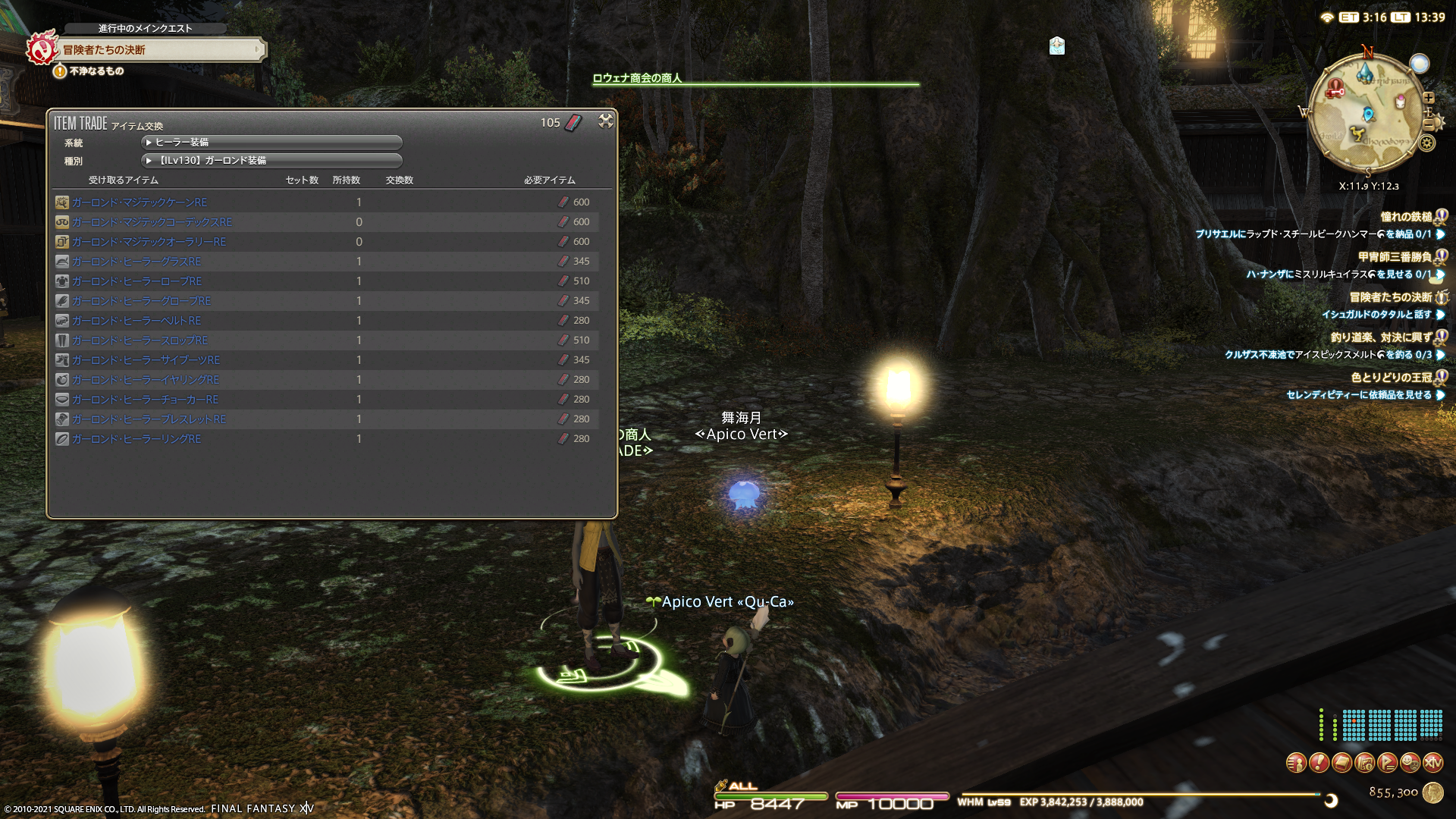This screenshot has width=1456, height=819.
Task: Open the Social smiley-faces menu icon
Action: pyautogui.click(x=1410, y=763)
